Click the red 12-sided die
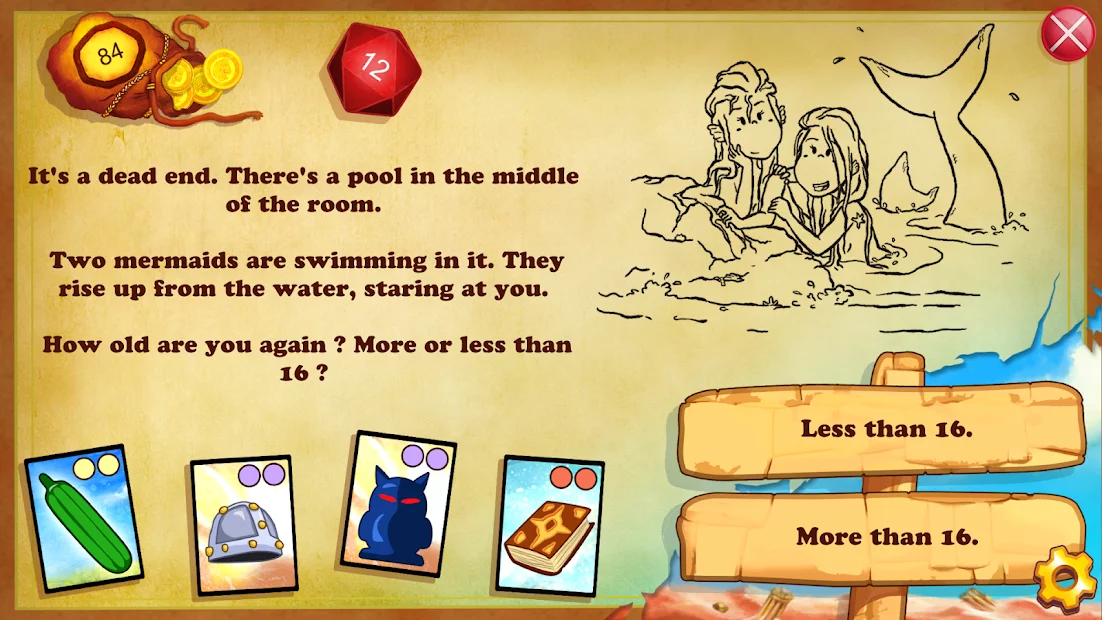The width and height of the screenshot is (1102, 620). 375,68
